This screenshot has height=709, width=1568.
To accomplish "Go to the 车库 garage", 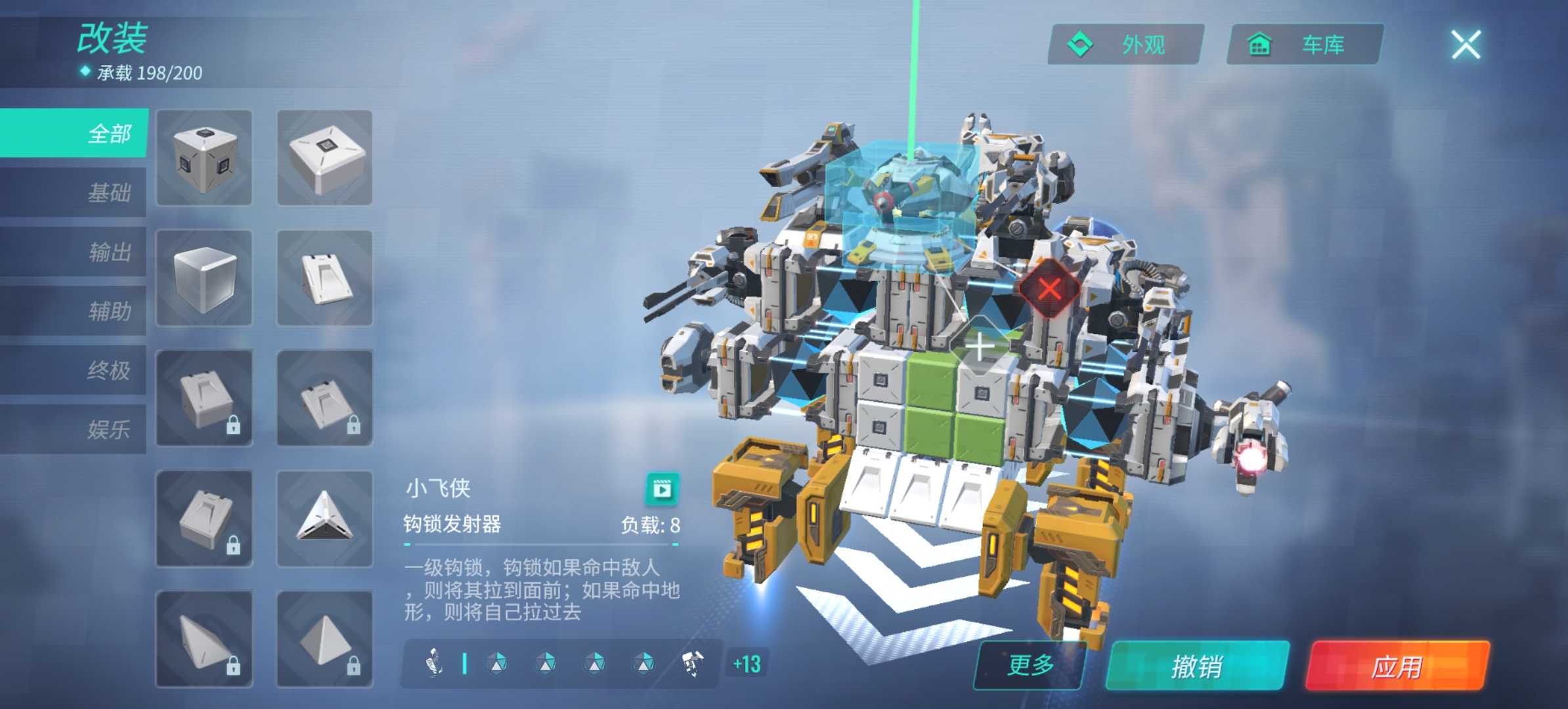I will coord(1305,45).
